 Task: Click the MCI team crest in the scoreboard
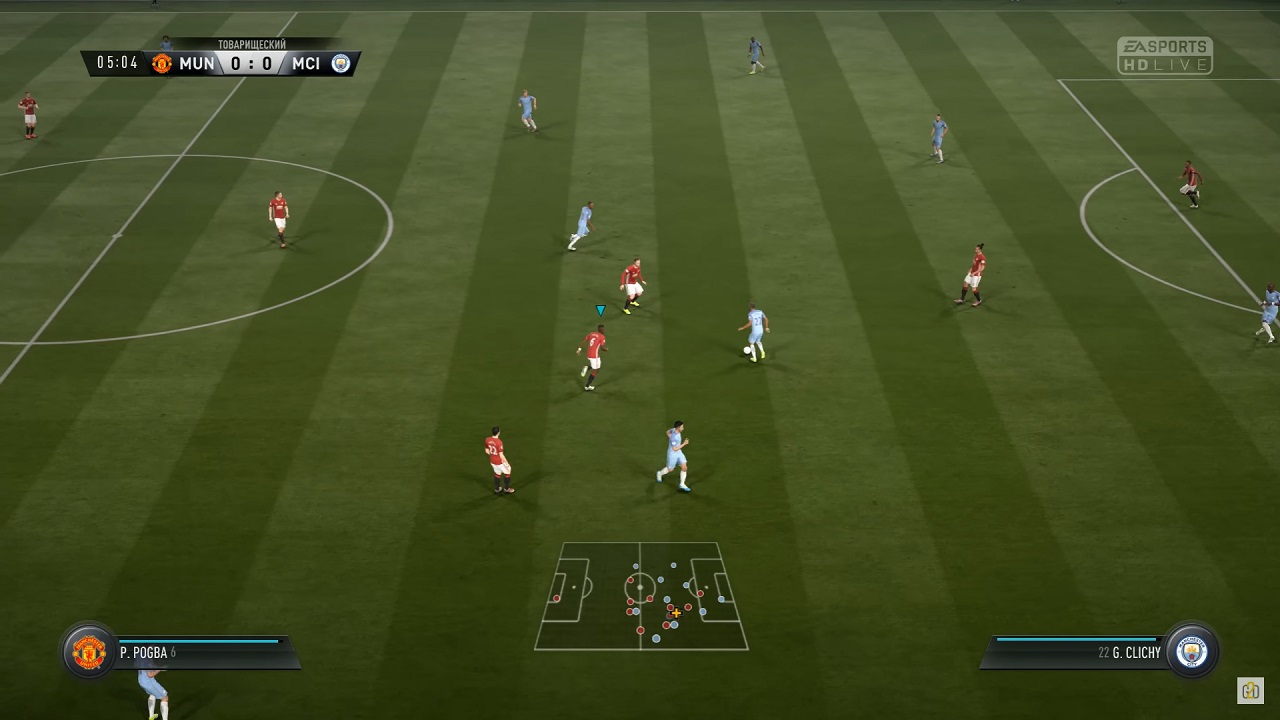point(341,64)
